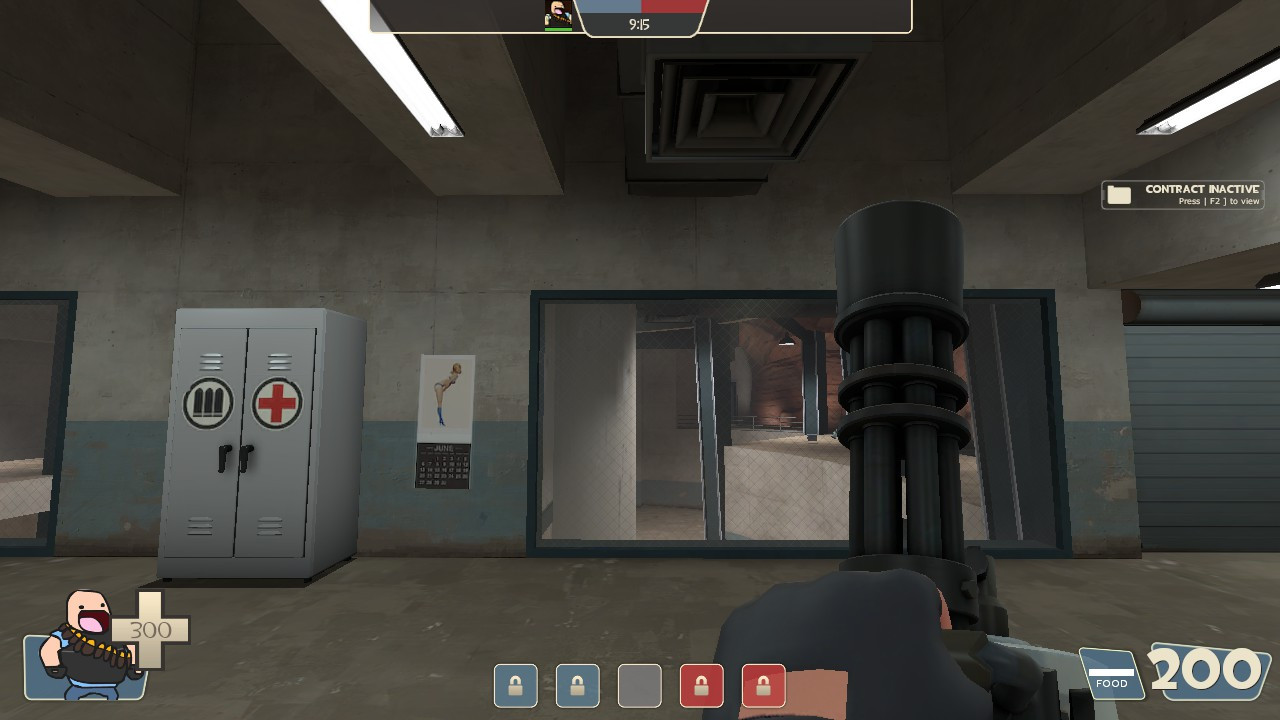Click the rightmost red control point lock icon

click(x=764, y=685)
